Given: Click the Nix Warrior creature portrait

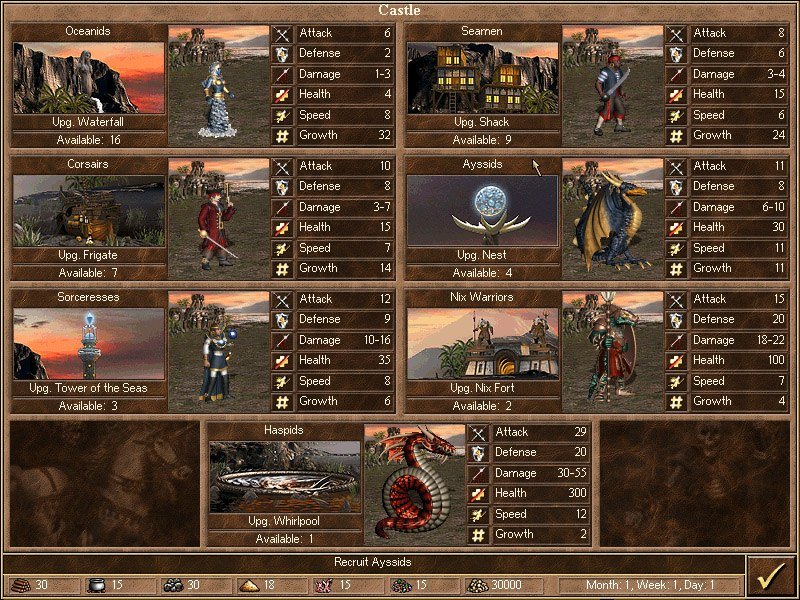Looking at the screenshot, I should click(613, 351).
